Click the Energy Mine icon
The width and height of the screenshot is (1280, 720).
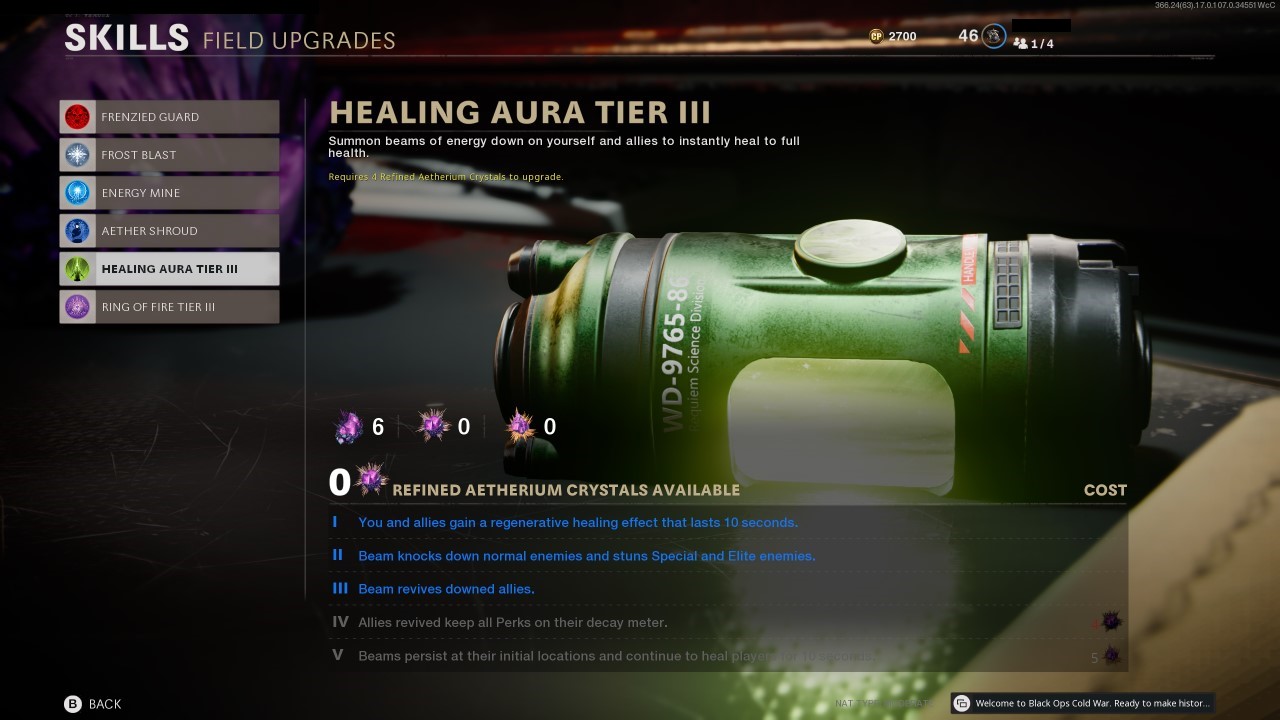pyautogui.click(x=77, y=192)
